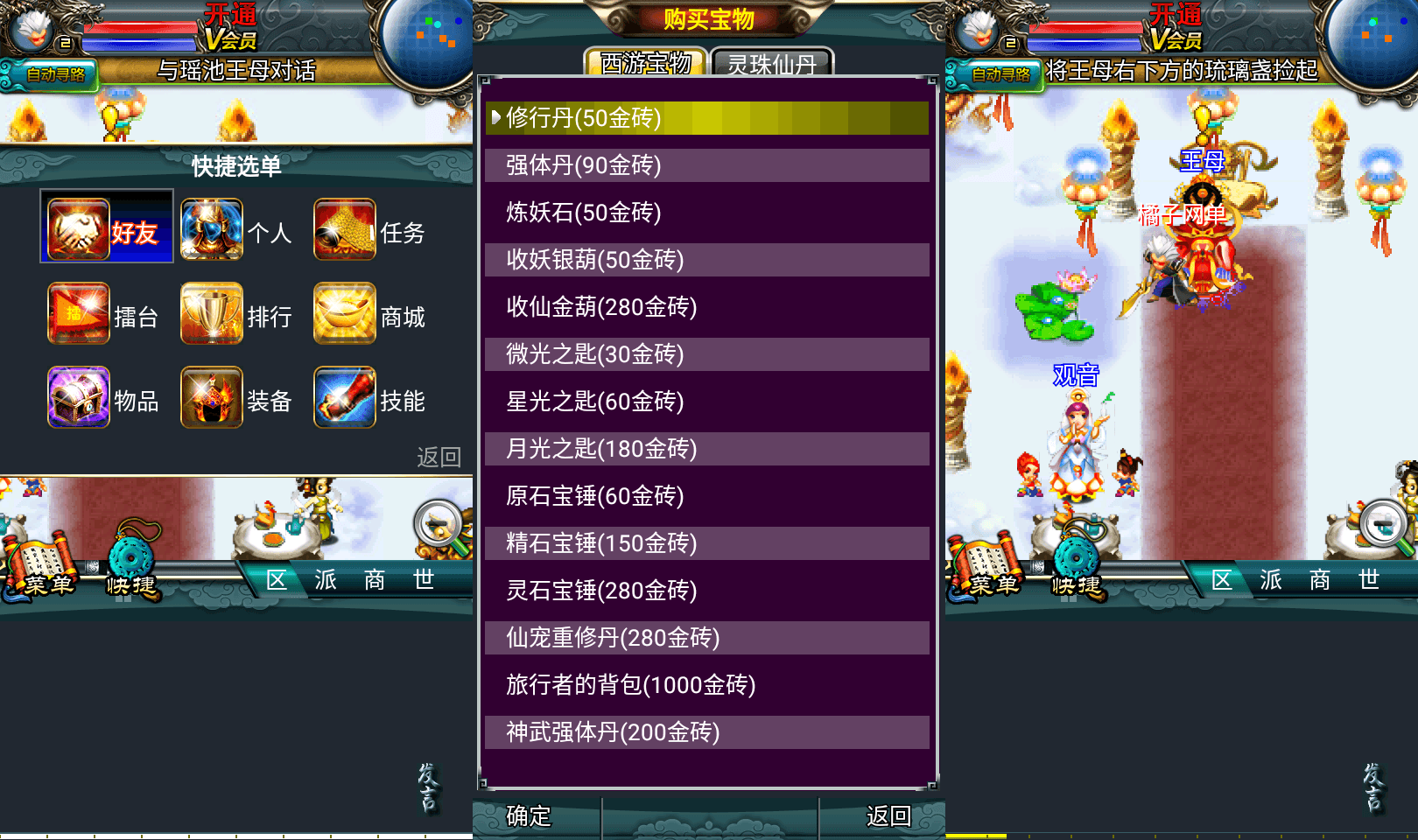Enter the 擂台 arena
Viewport: 1418px width, 840px height.
78,312
